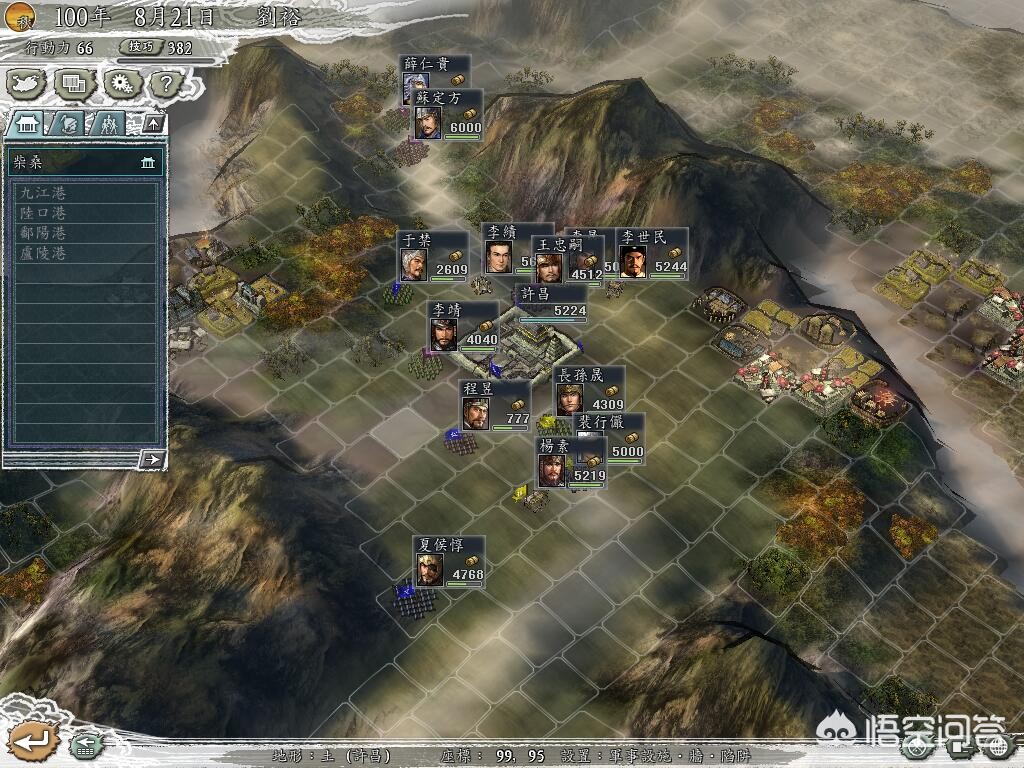This screenshot has height=768, width=1024.
Task: Open the China map overview button
Action: click(26, 83)
